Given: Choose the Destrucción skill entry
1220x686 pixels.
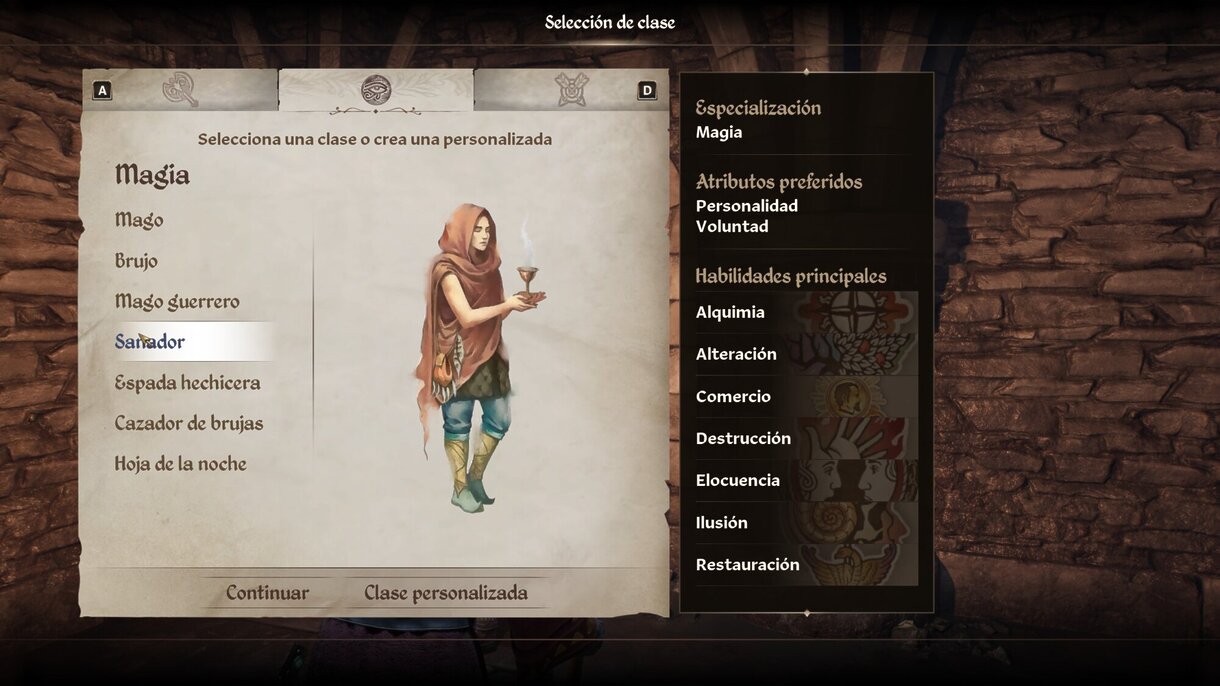Looking at the screenshot, I should click(806, 439).
